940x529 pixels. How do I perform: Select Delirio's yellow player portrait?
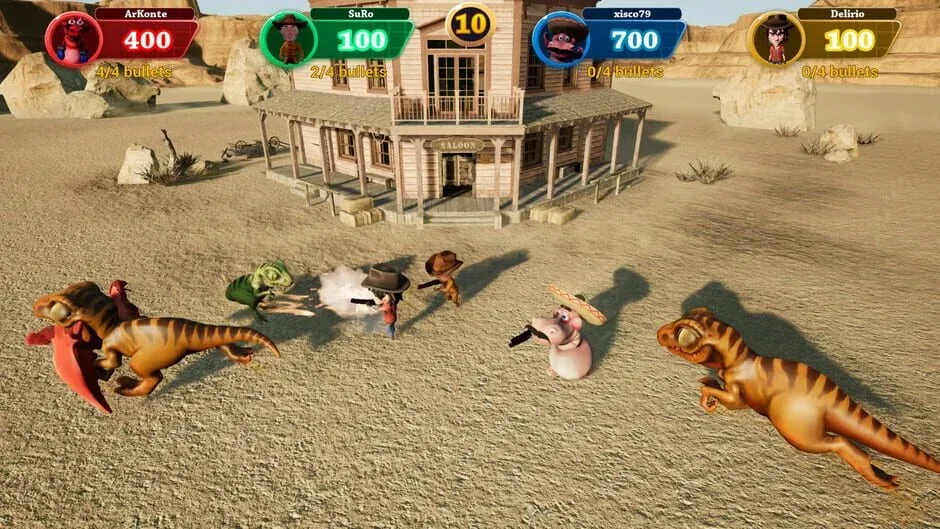pyautogui.click(x=776, y=40)
